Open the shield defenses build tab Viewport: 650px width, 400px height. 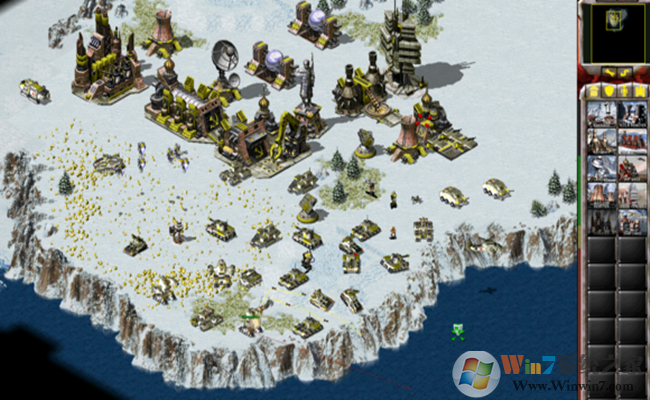608,90
